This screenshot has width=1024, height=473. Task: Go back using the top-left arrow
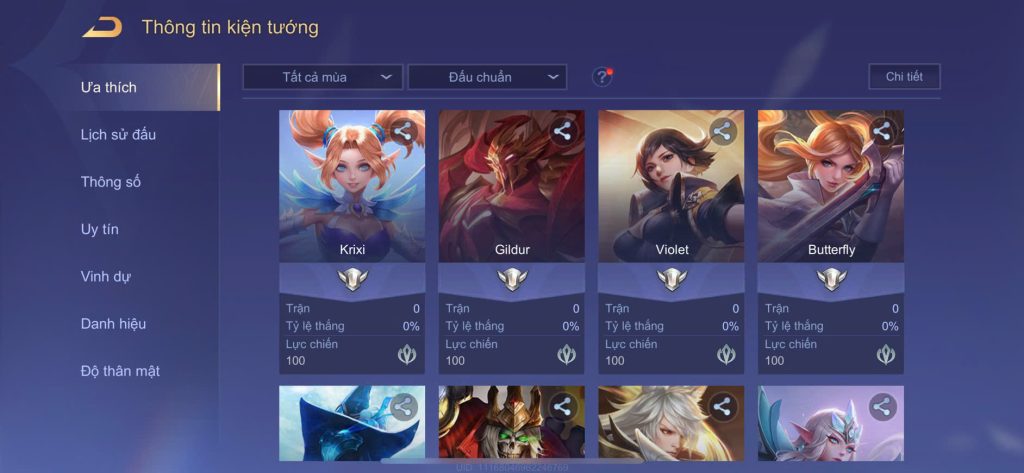click(x=102, y=27)
